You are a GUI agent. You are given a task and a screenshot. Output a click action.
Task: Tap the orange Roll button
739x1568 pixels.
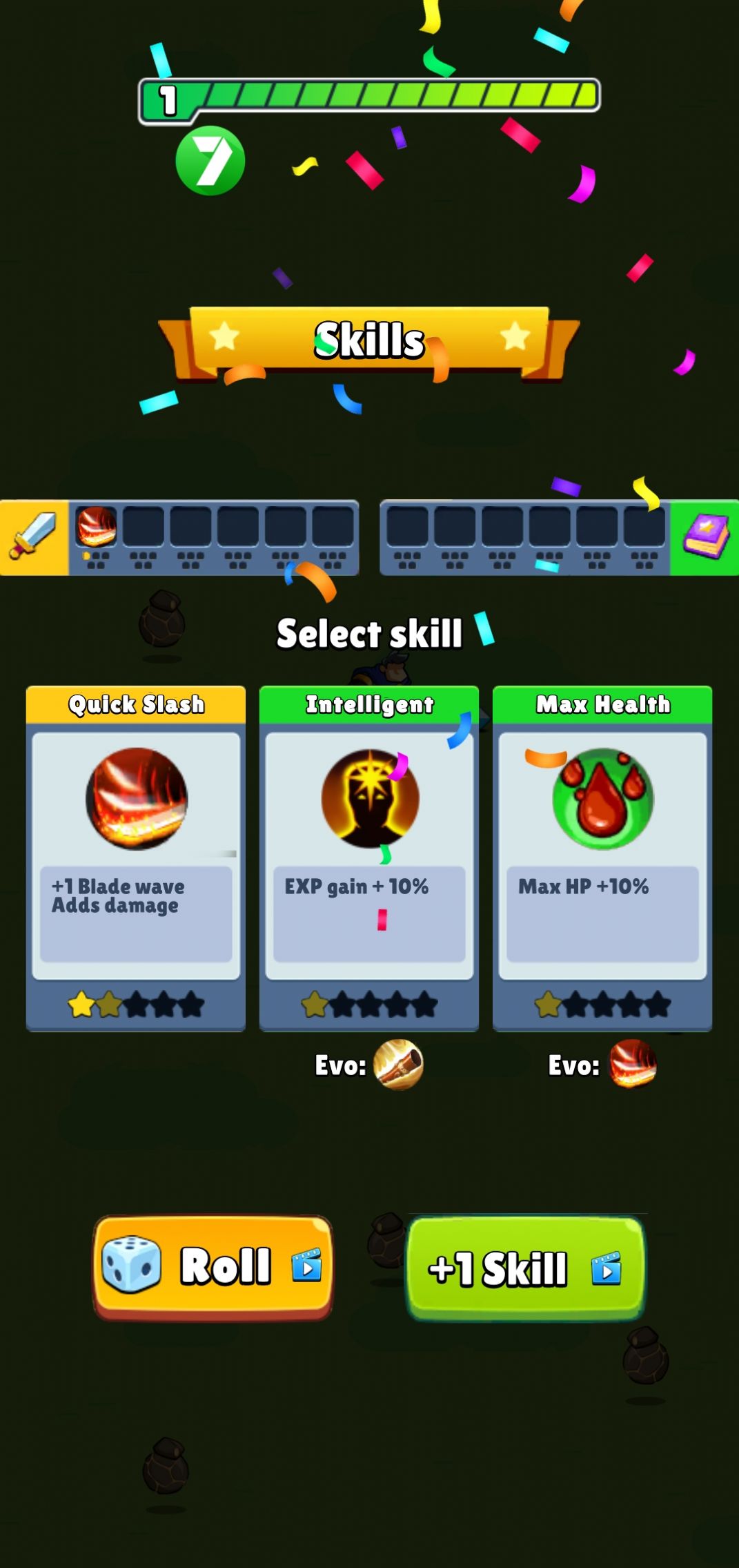click(213, 1266)
